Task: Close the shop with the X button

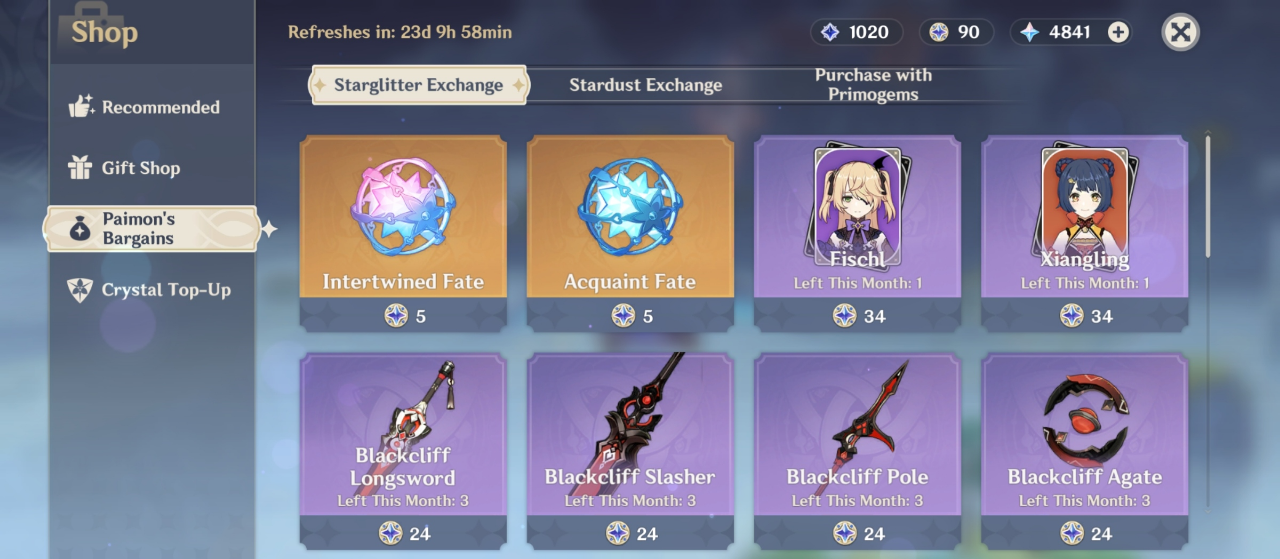Action: coord(1180,32)
